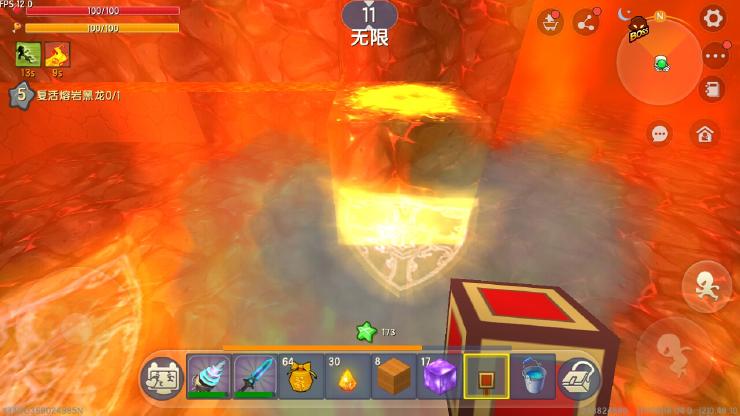Open the creature menu left of hotbar
740x416 pixels.
coord(162,378)
